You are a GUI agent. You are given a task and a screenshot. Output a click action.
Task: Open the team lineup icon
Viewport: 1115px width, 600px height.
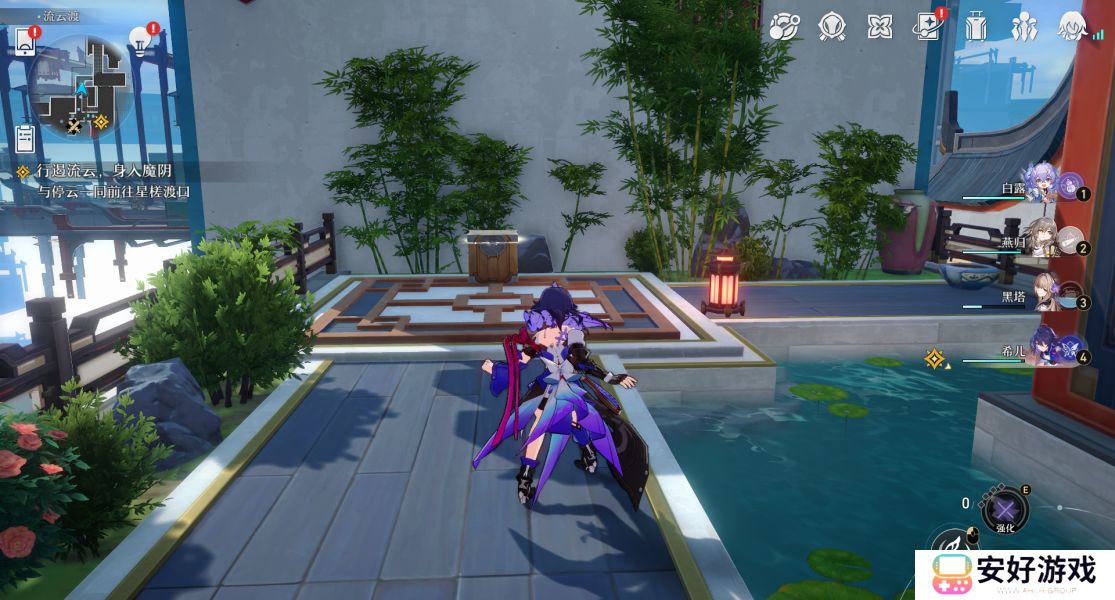click(1025, 27)
